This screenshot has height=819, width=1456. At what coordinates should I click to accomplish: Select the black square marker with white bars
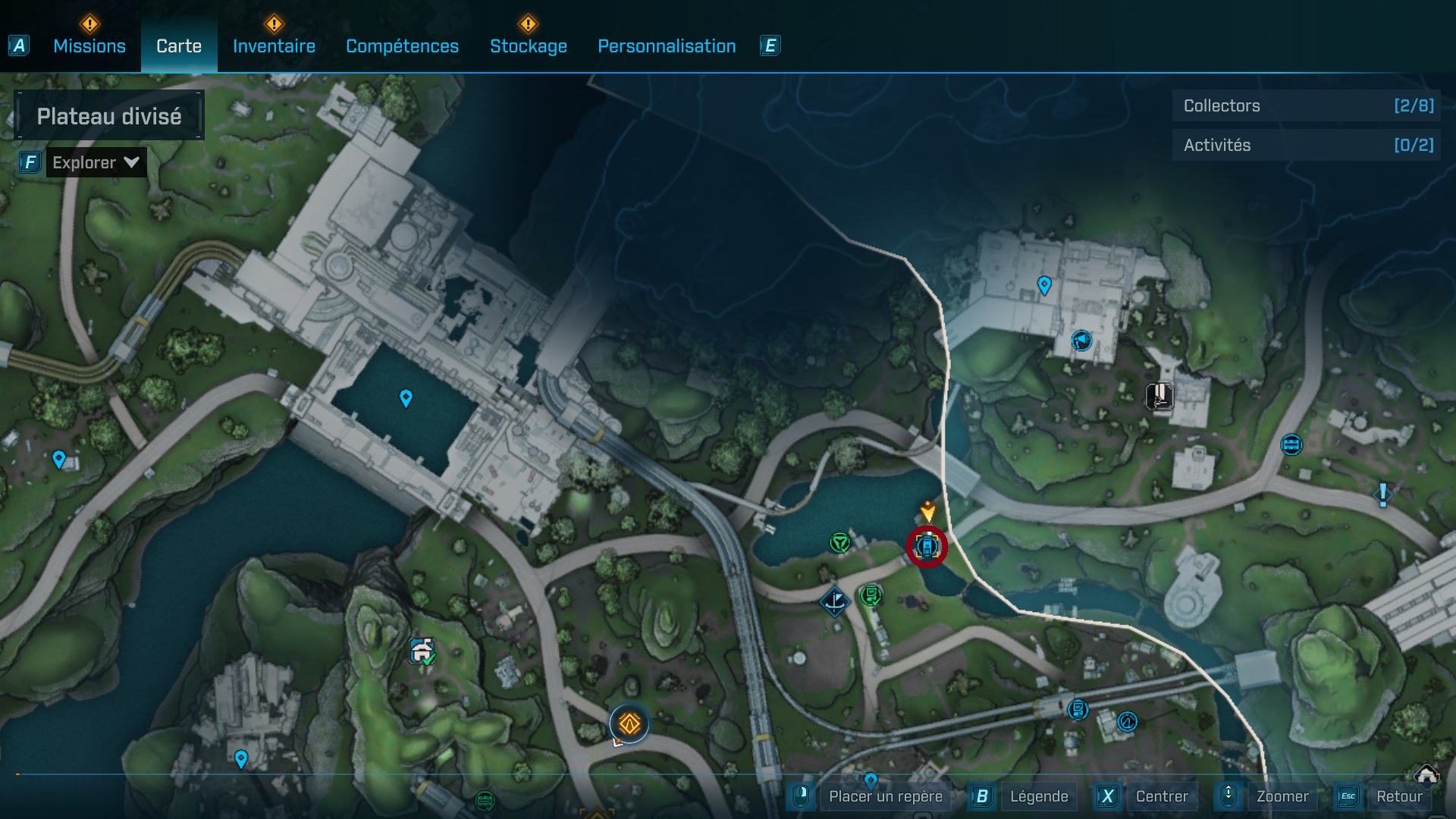(x=1159, y=396)
